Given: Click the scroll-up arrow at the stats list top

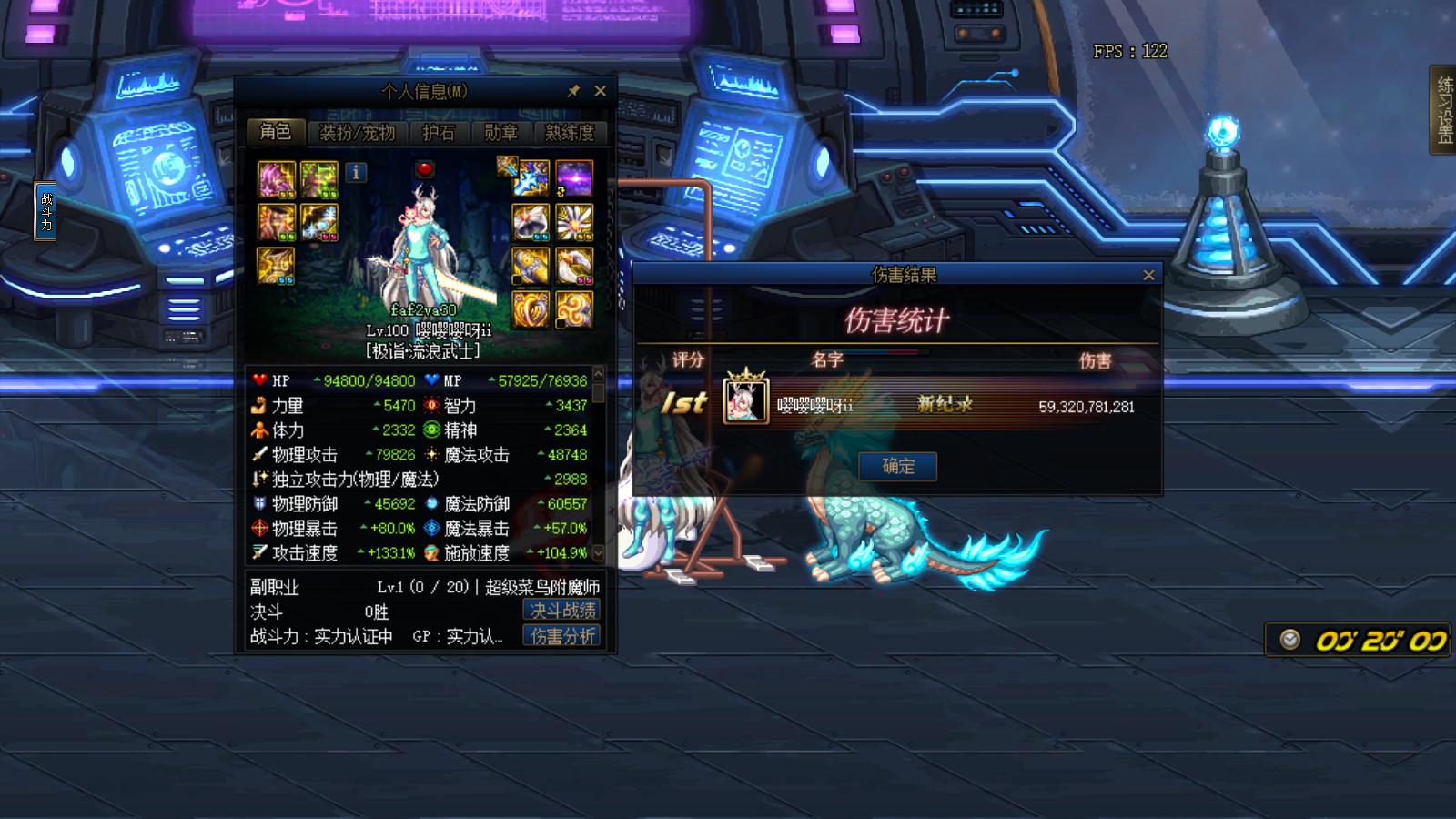Looking at the screenshot, I should tap(596, 376).
